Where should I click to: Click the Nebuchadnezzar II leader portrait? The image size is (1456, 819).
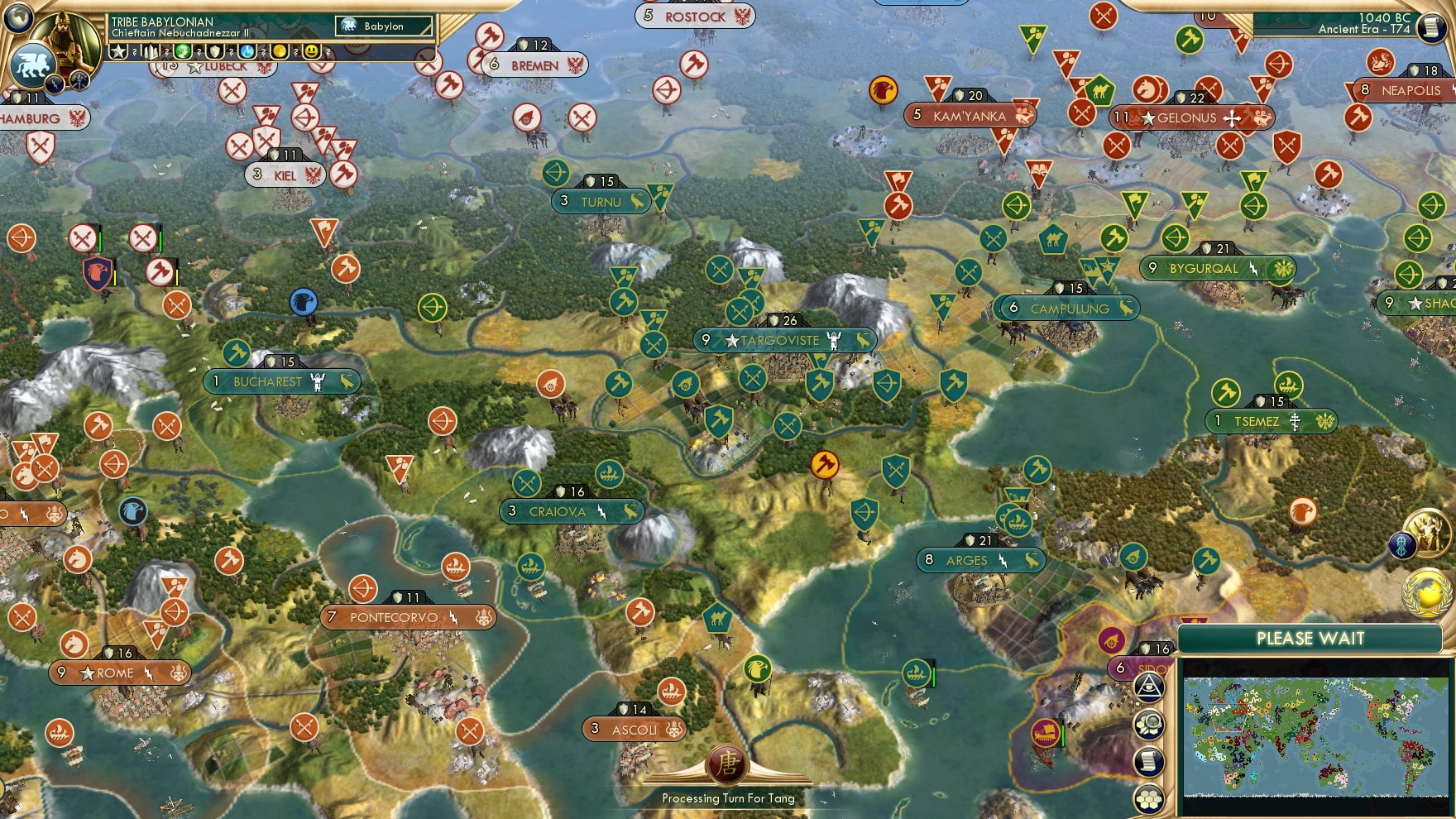tap(66, 37)
